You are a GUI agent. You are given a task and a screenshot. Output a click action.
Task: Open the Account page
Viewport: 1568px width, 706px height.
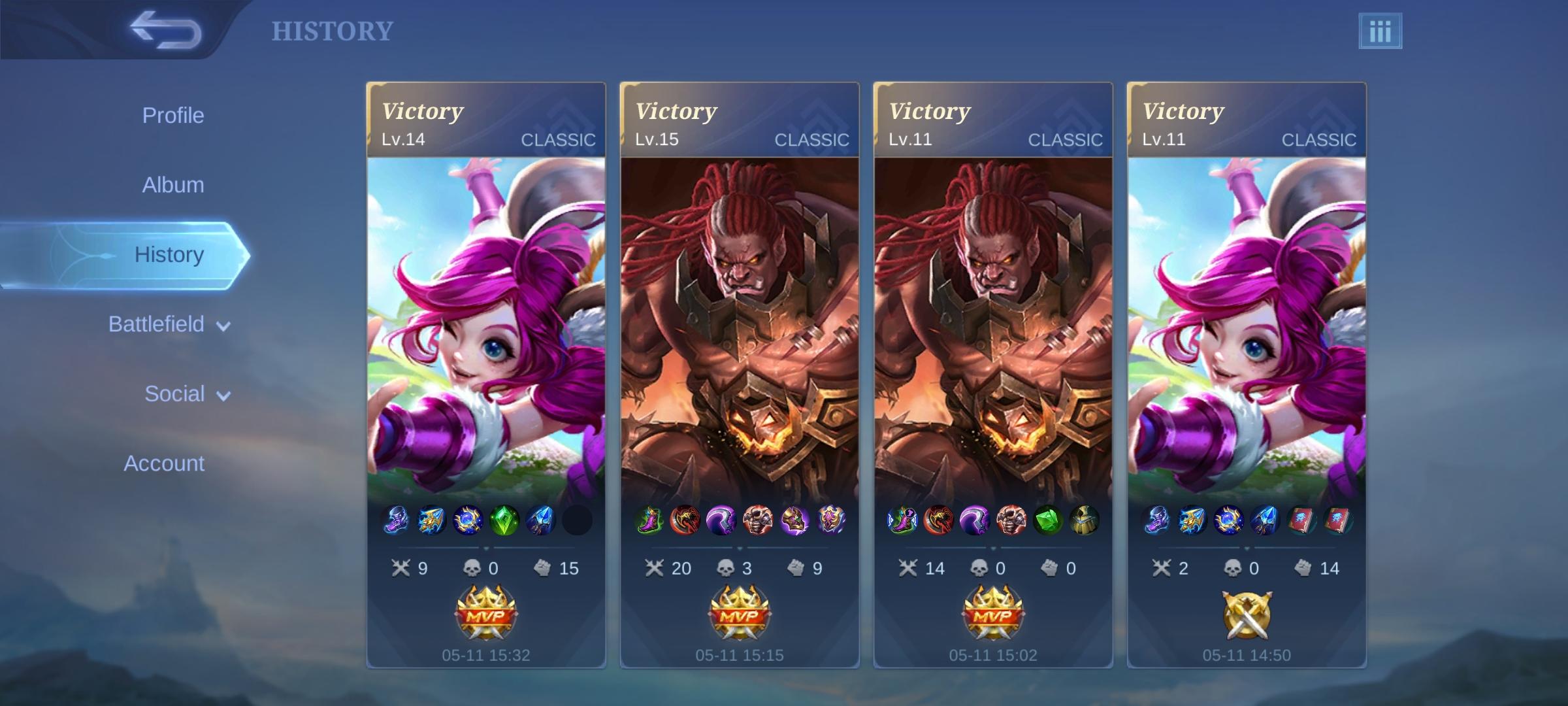[x=163, y=463]
